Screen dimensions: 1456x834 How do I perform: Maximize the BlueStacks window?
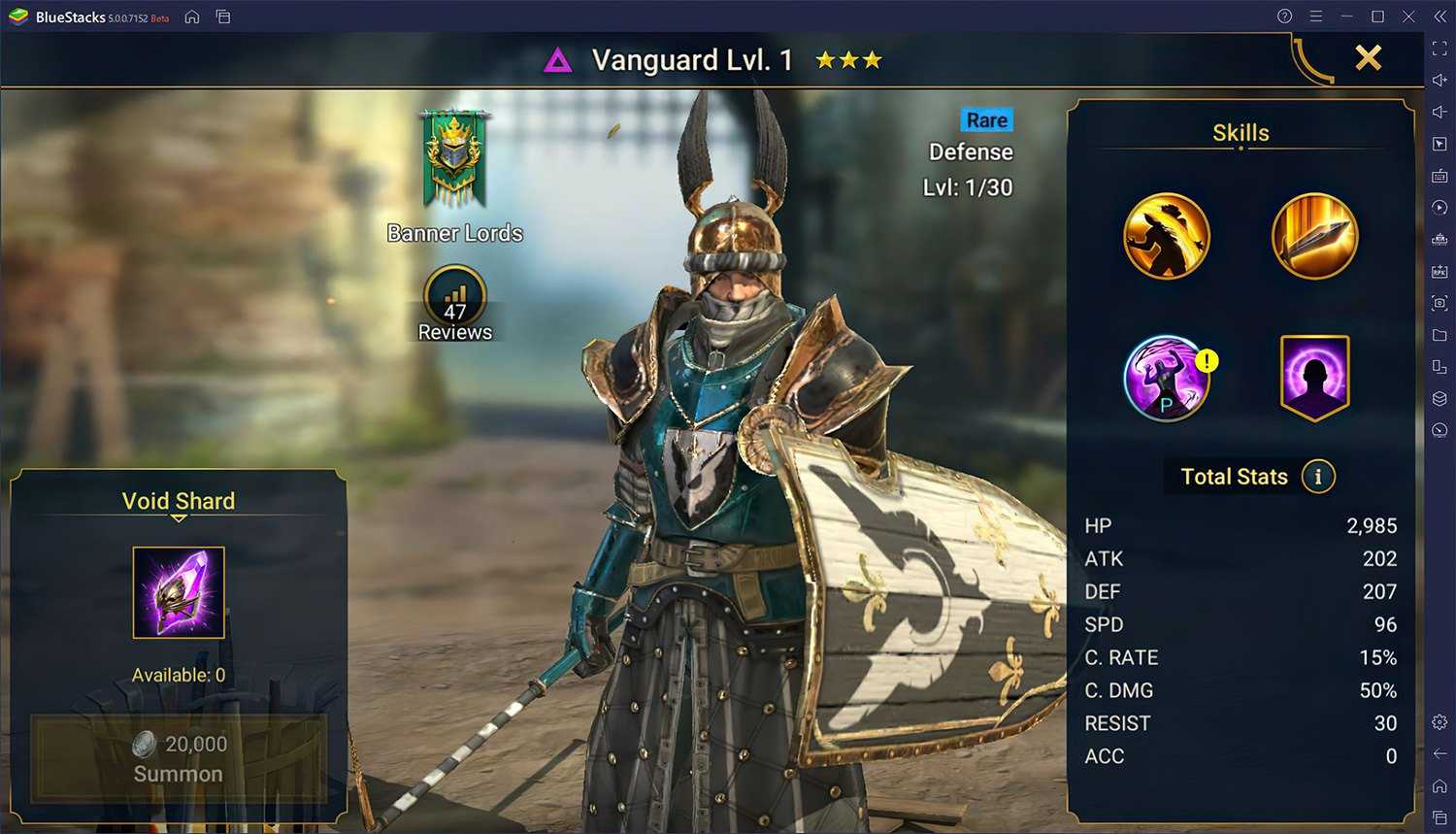(1377, 17)
